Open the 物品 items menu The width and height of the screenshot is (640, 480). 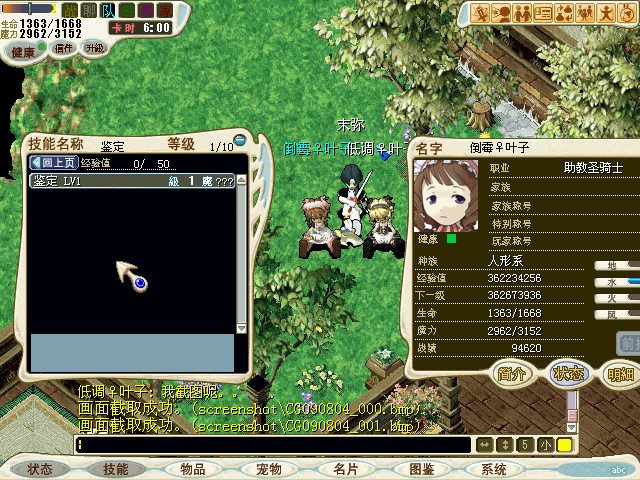point(192,468)
